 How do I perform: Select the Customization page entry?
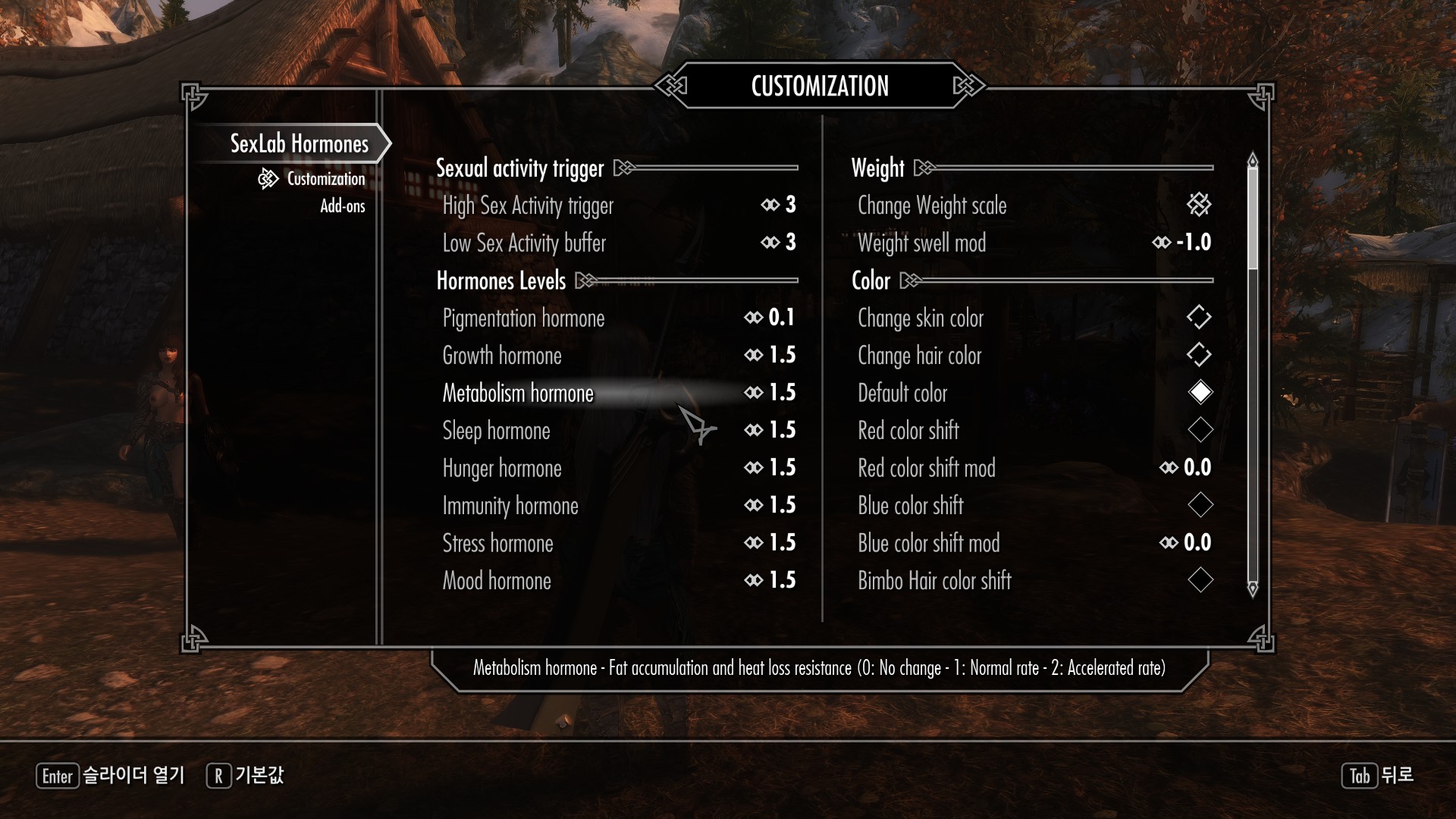tap(325, 179)
